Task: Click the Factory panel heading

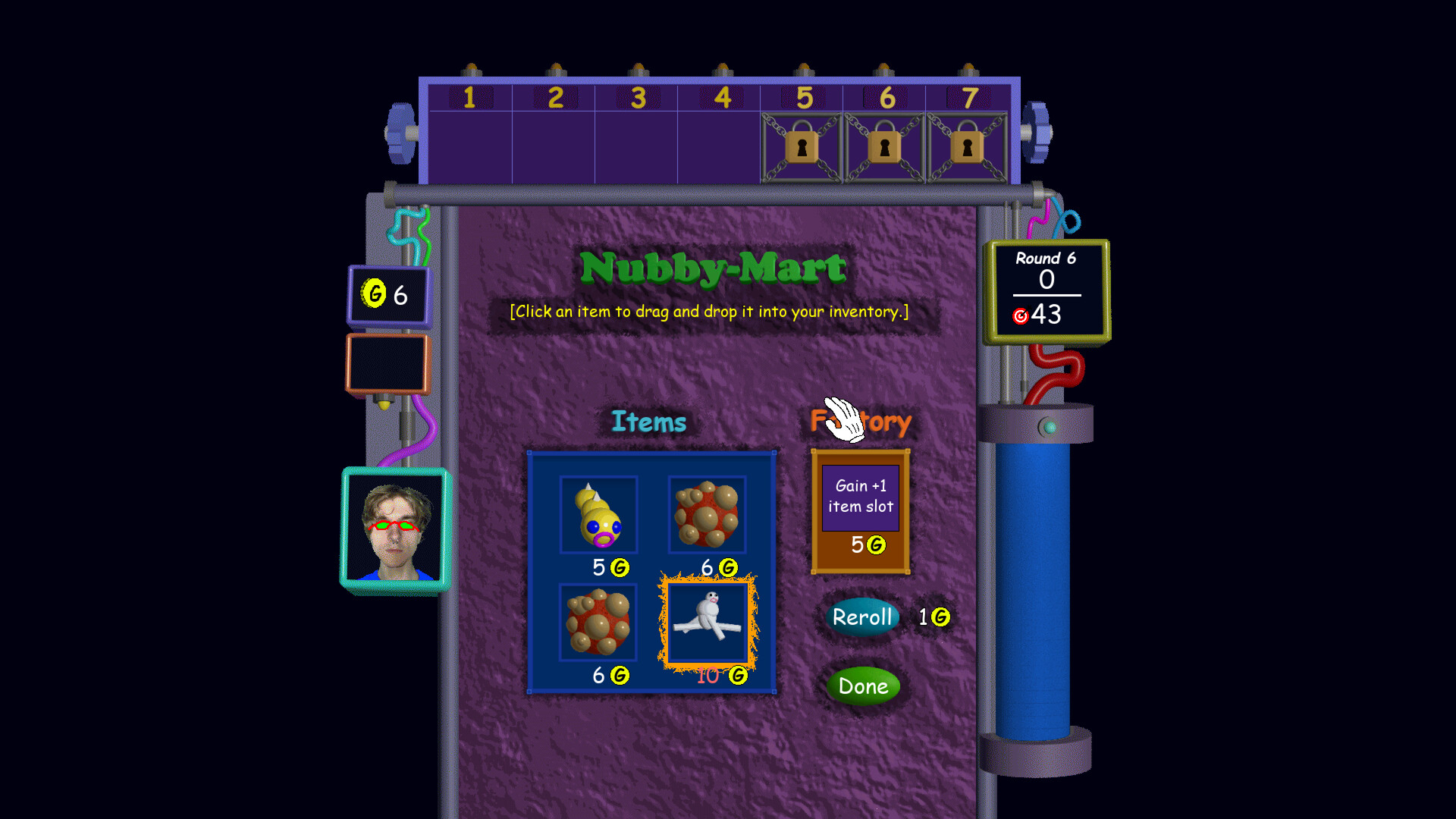Action: (861, 422)
